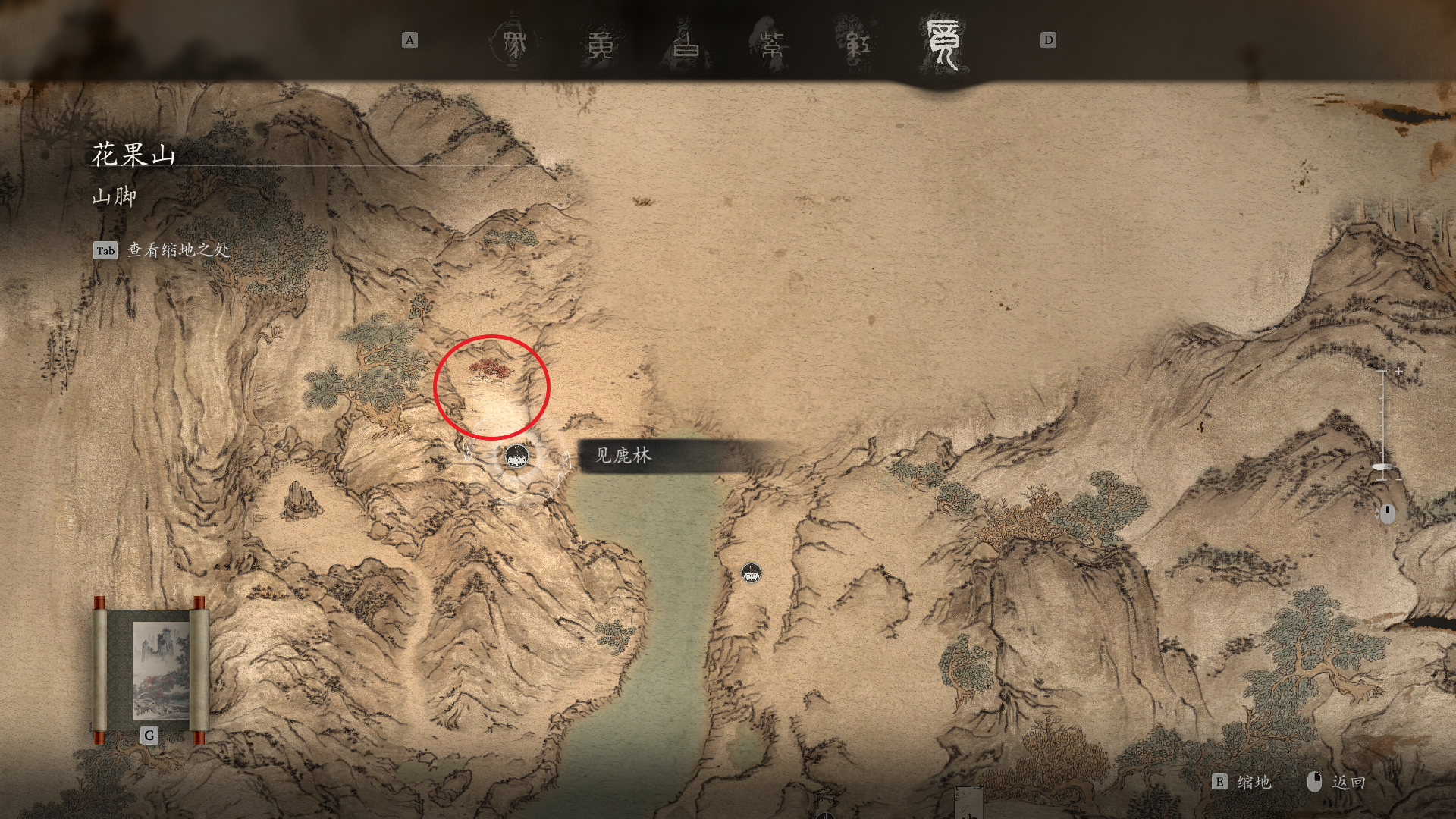Zoom in with the plus mark

[x=1398, y=371]
